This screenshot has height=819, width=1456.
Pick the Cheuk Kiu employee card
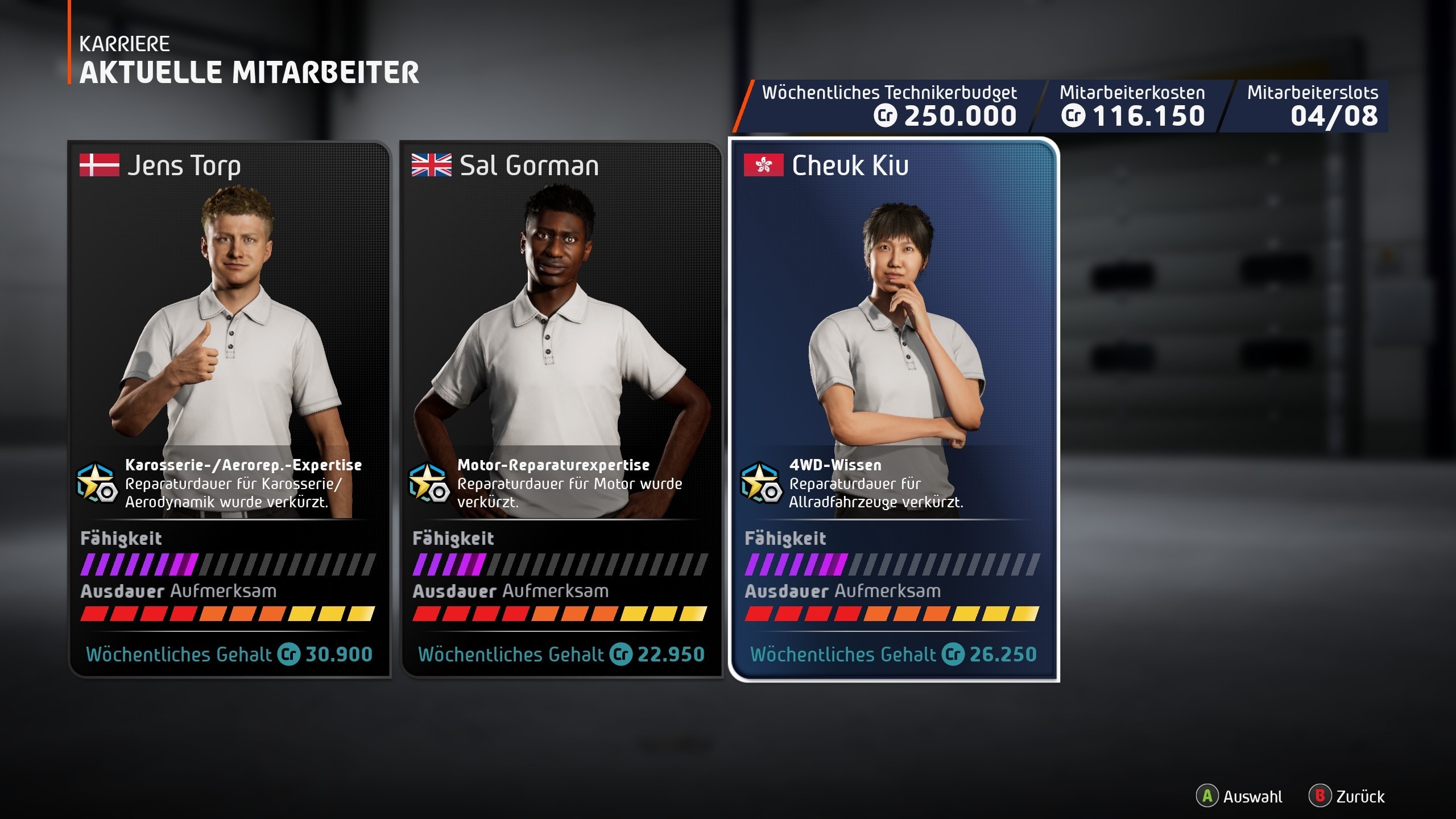[894, 409]
